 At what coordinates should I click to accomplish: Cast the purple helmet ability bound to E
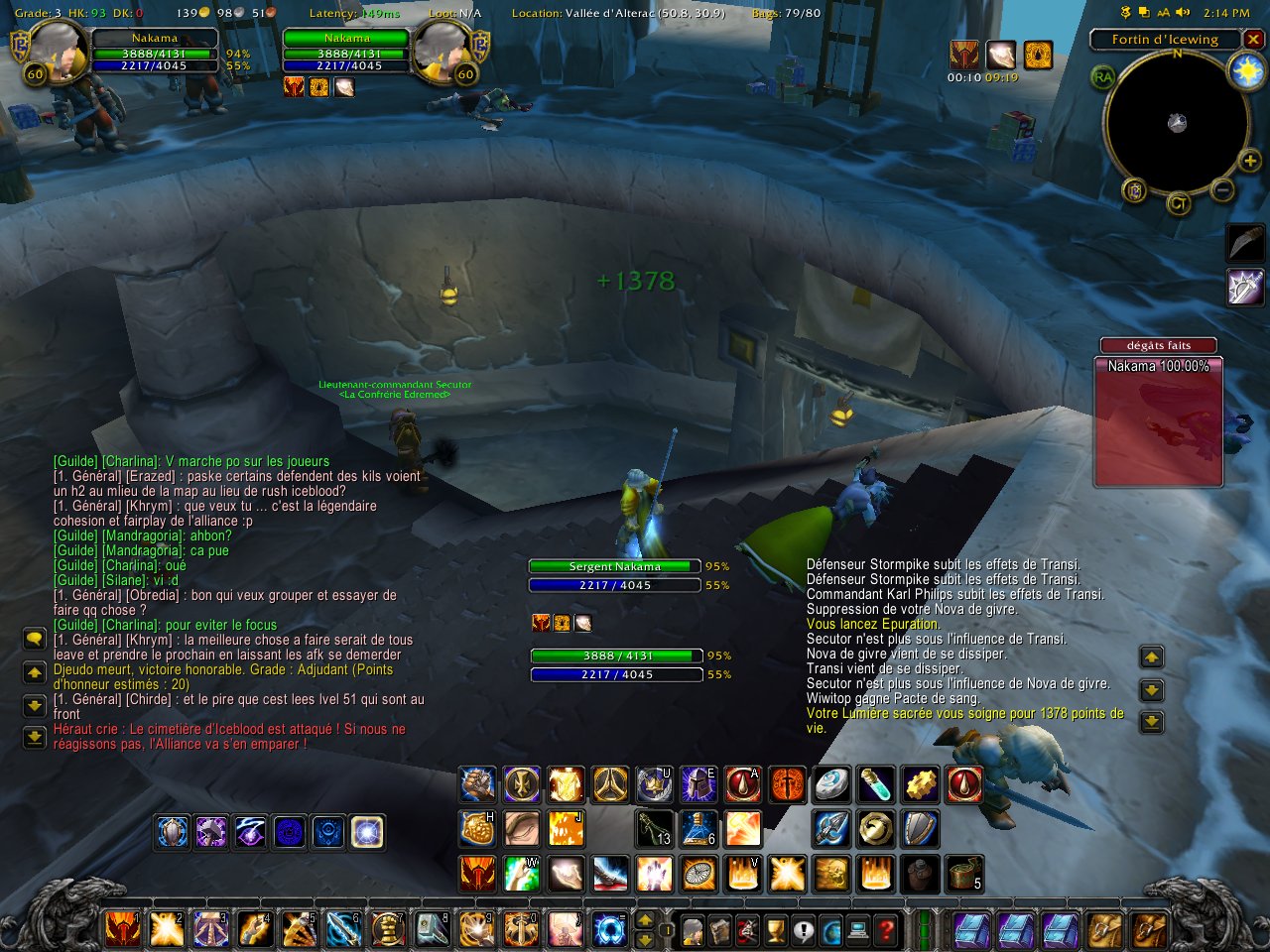pyautogui.click(x=698, y=784)
